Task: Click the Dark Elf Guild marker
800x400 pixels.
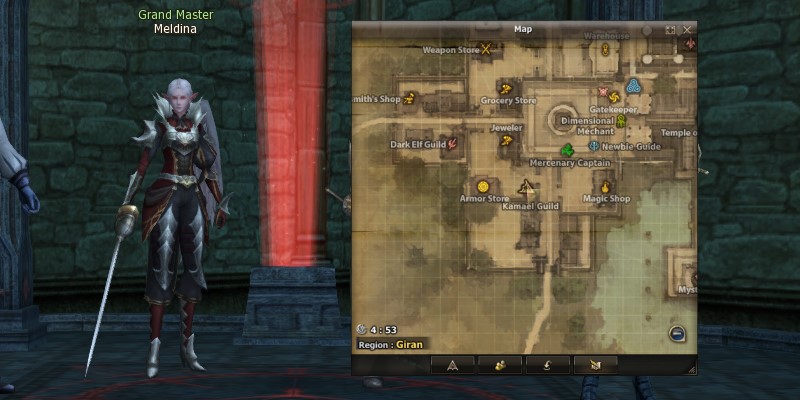Action: click(453, 144)
